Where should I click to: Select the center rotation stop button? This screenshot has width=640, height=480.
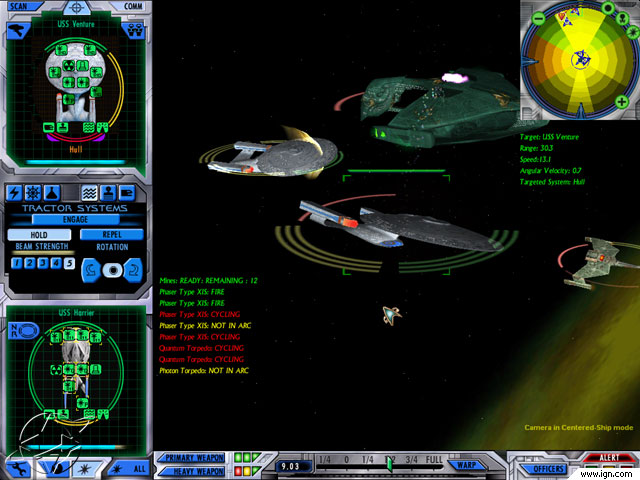[111, 269]
